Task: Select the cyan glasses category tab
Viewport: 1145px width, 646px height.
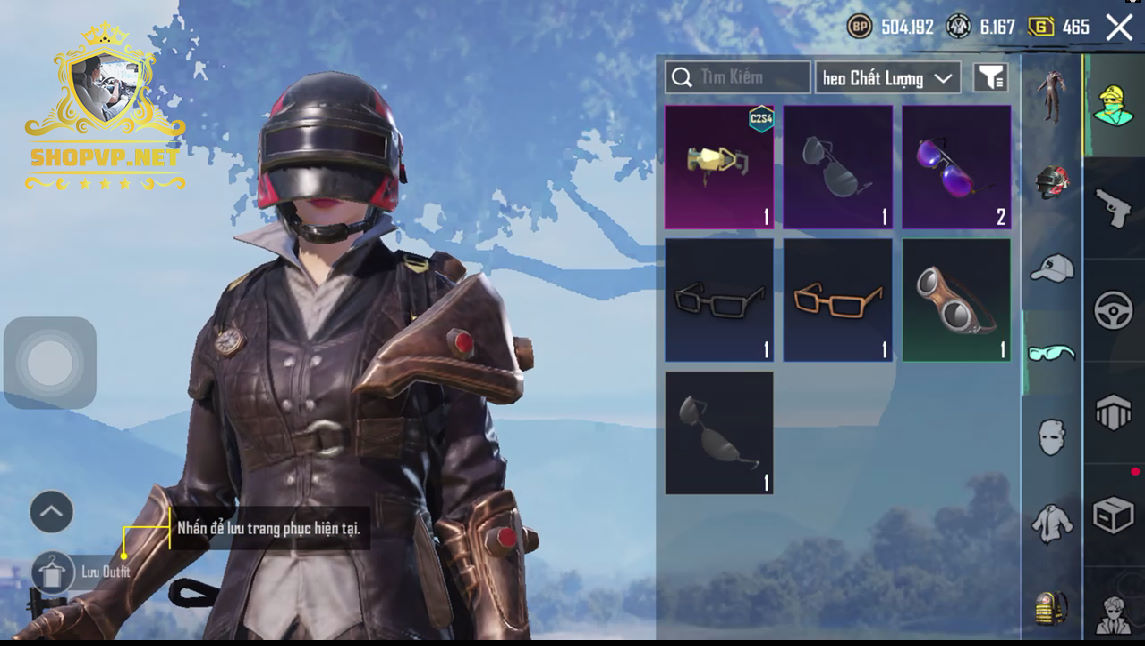Action: [1051, 352]
